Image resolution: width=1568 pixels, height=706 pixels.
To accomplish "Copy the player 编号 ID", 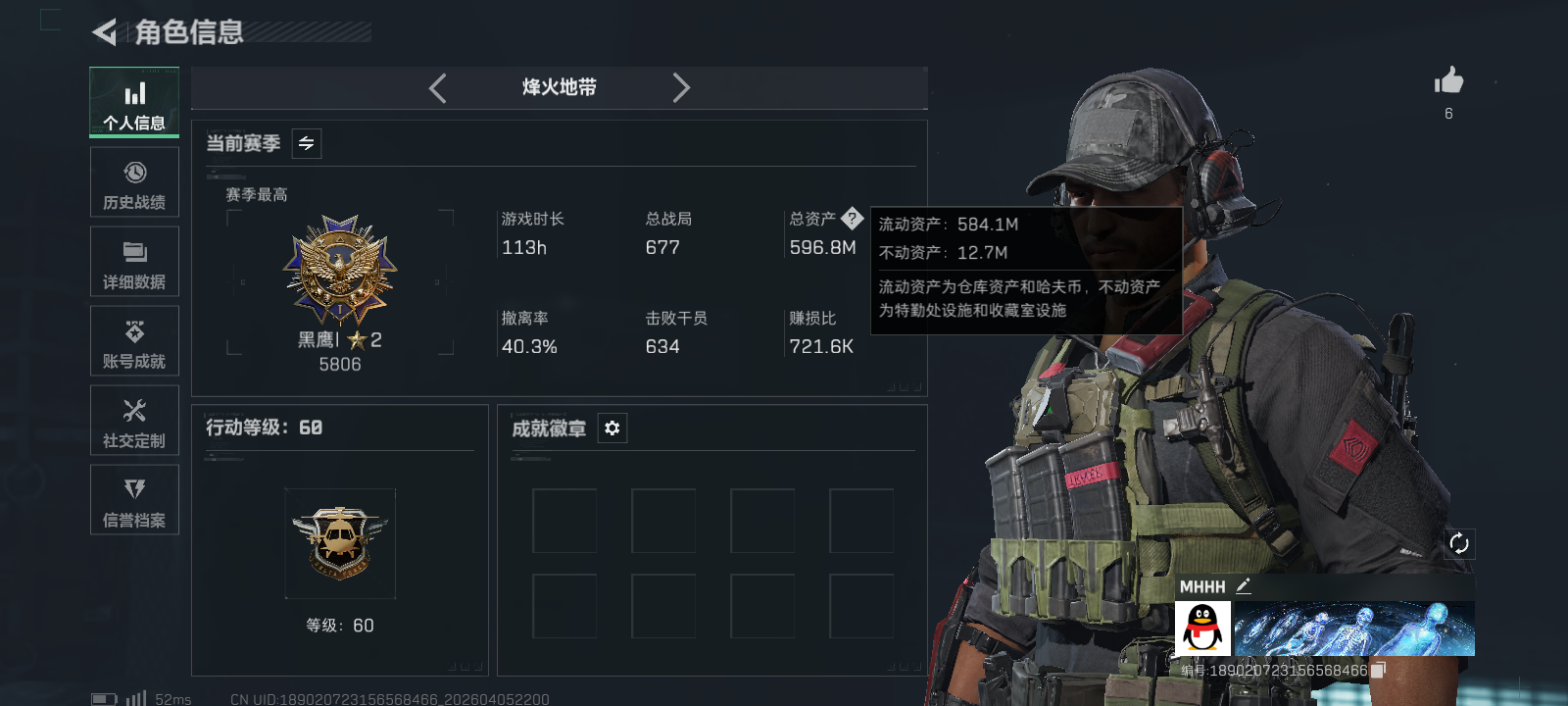I will tap(1376, 669).
